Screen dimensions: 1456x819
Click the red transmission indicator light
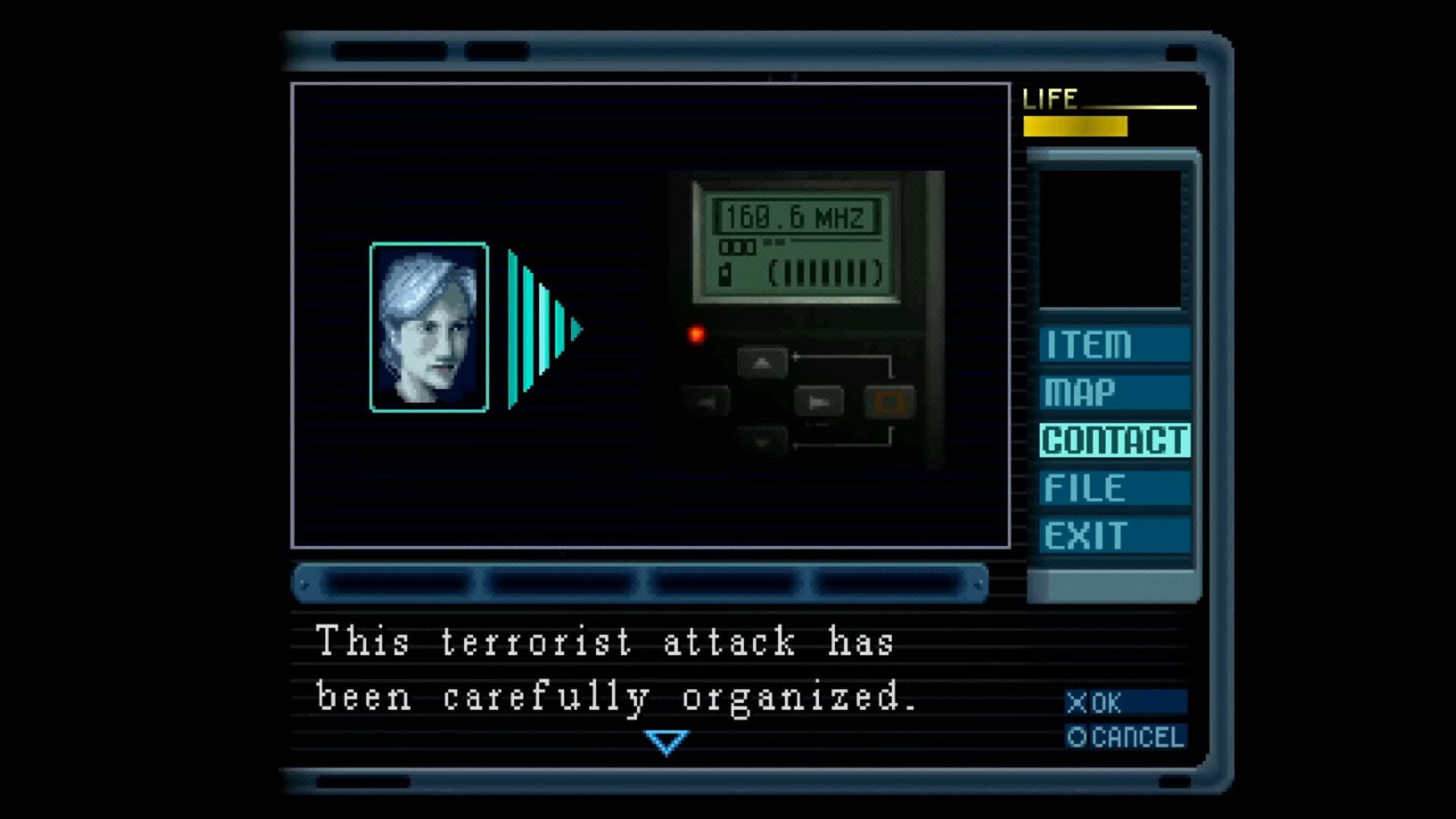point(695,331)
